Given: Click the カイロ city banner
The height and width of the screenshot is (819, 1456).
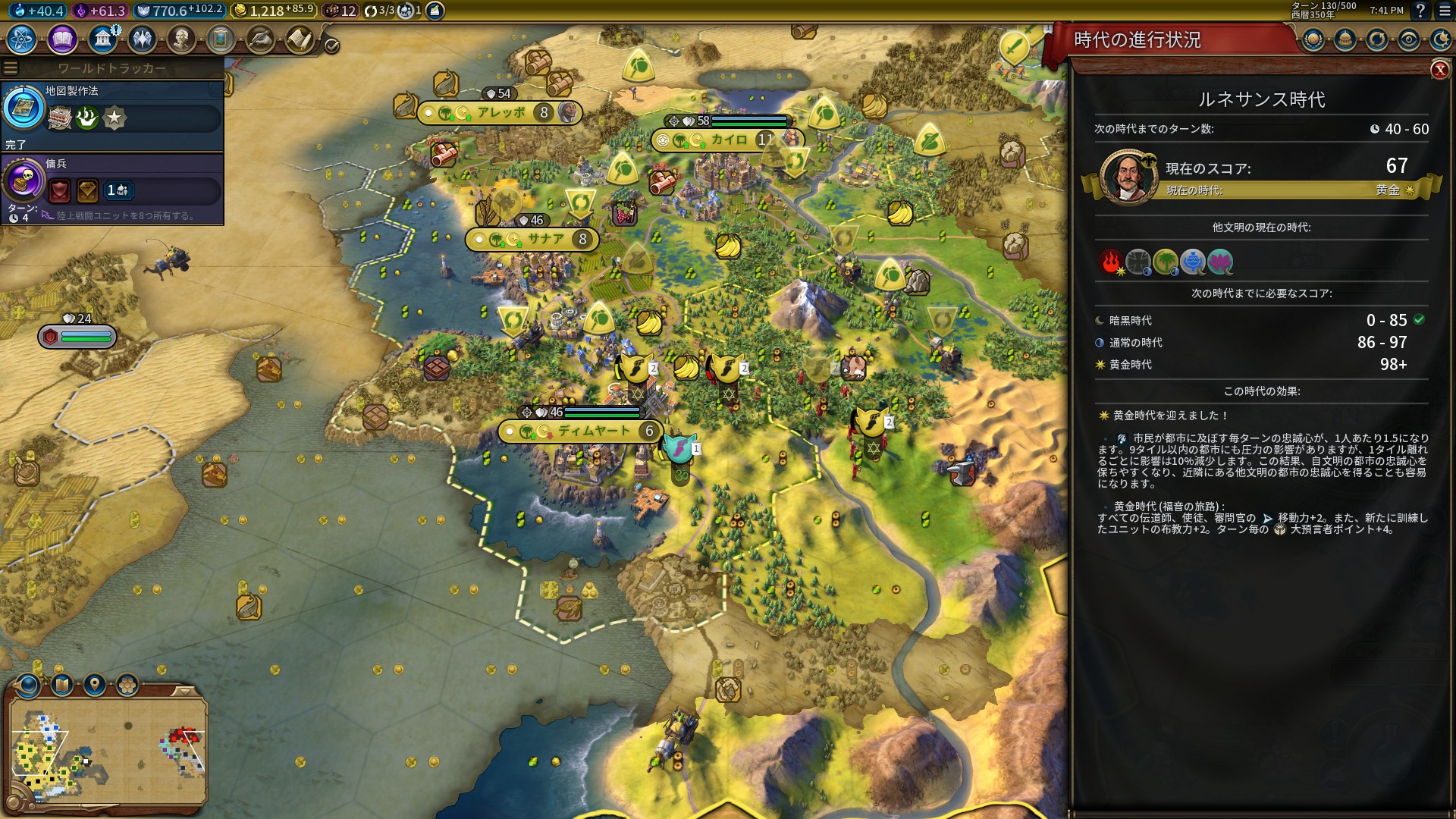Looking at the screenshot, I should click(728, 140).
